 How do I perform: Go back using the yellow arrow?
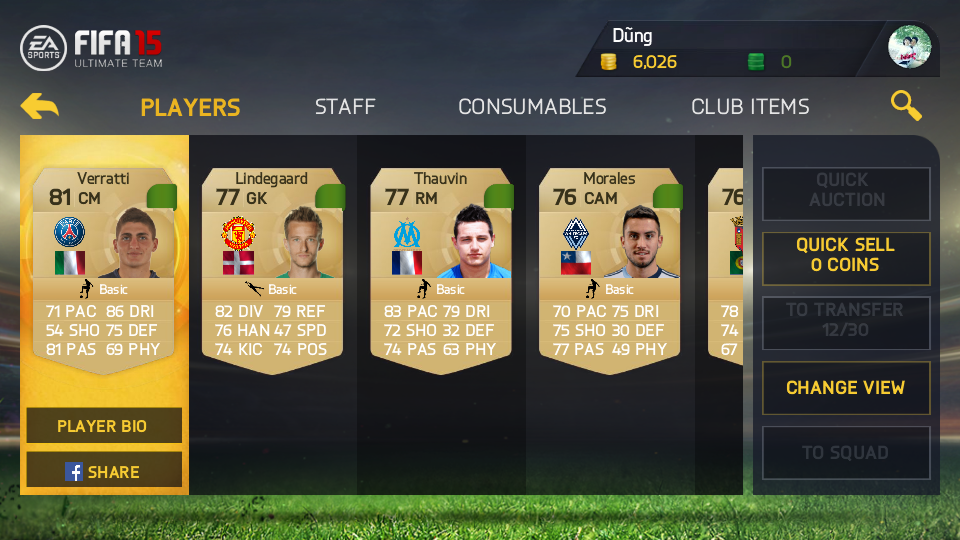[x=40, y=106]
